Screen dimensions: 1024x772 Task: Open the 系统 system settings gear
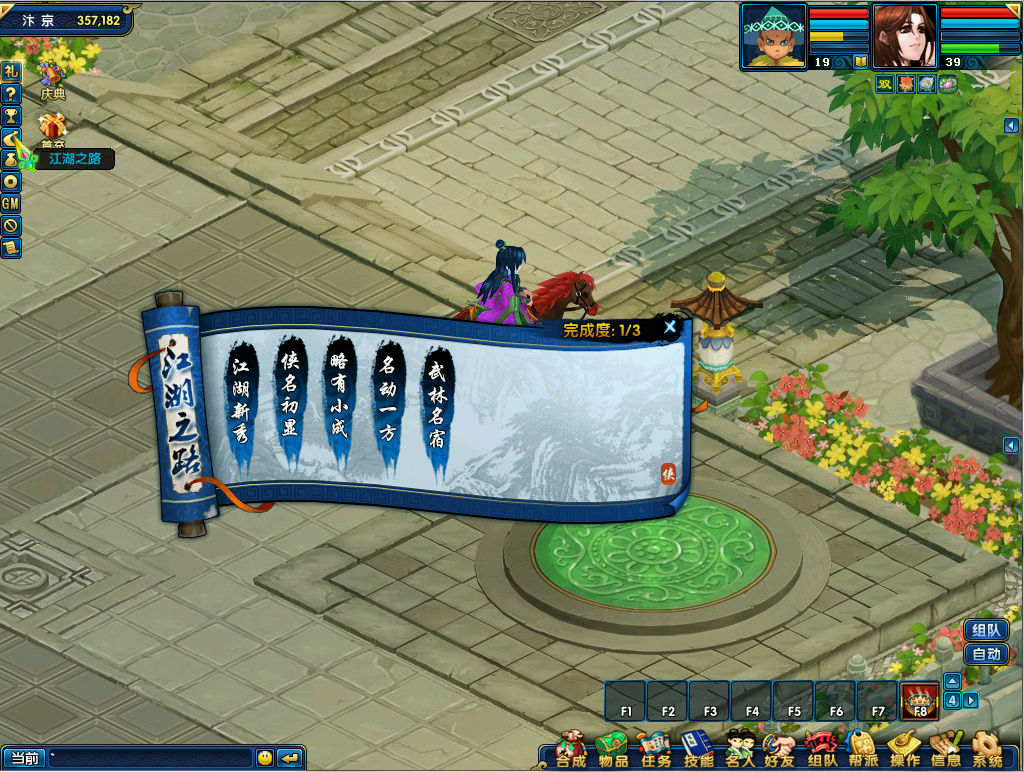[987, 749]
